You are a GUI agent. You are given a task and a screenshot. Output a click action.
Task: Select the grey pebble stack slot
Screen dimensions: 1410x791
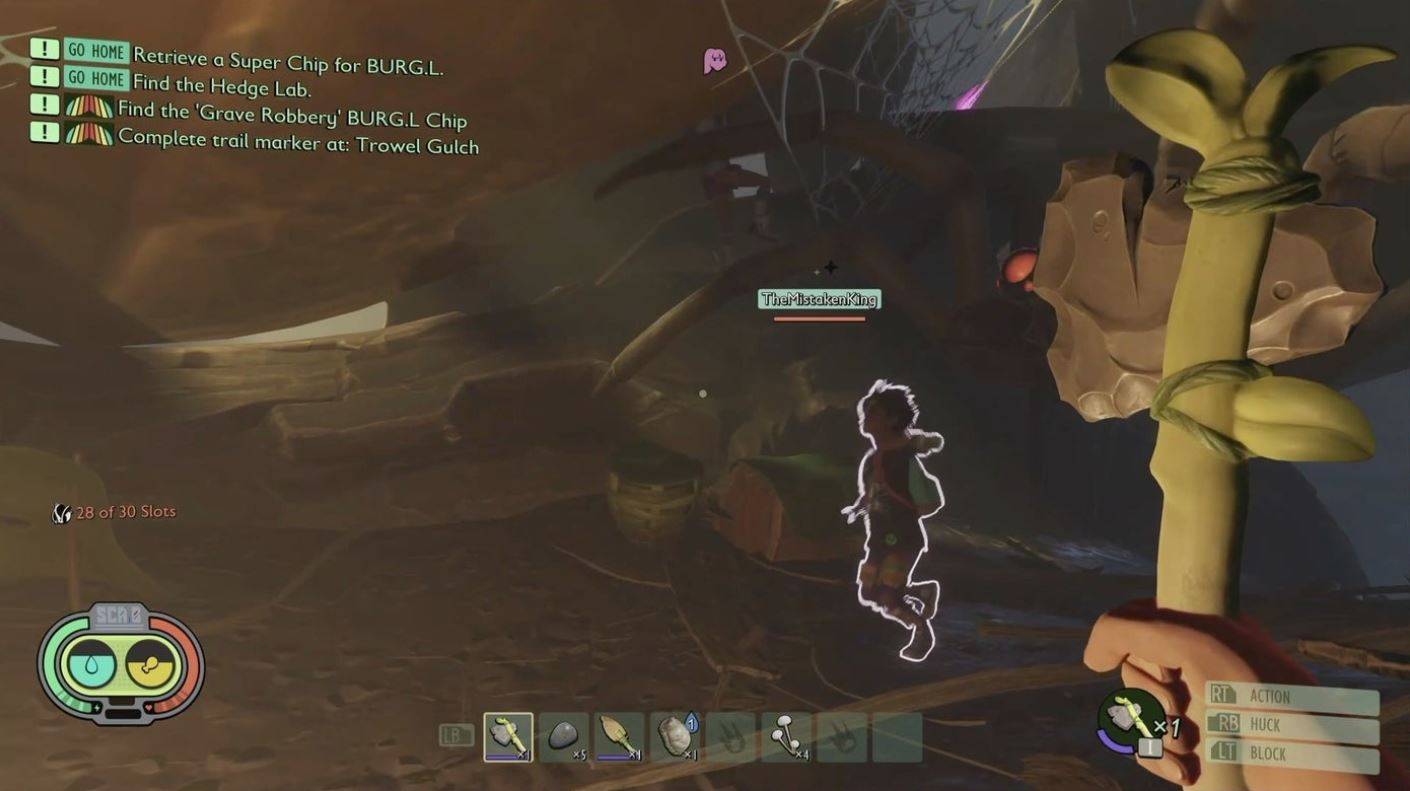[564, 737]
